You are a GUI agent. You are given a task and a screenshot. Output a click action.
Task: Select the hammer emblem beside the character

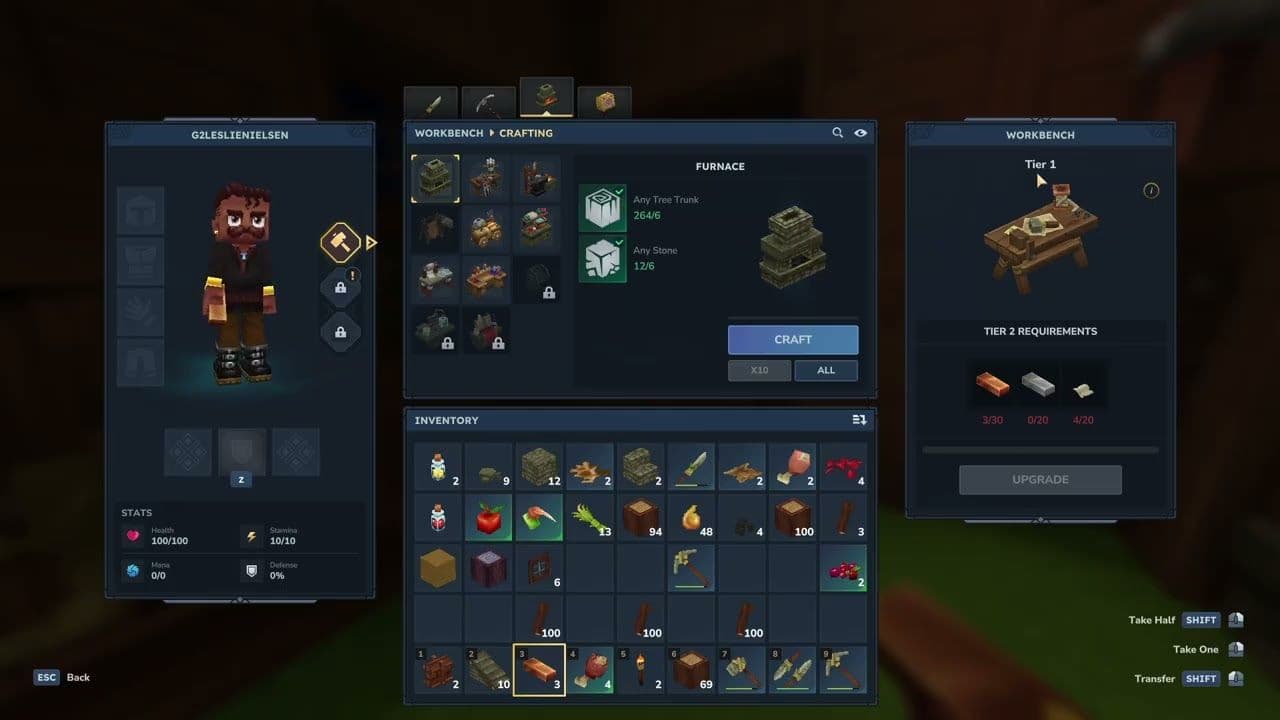[x=340, y=242]
